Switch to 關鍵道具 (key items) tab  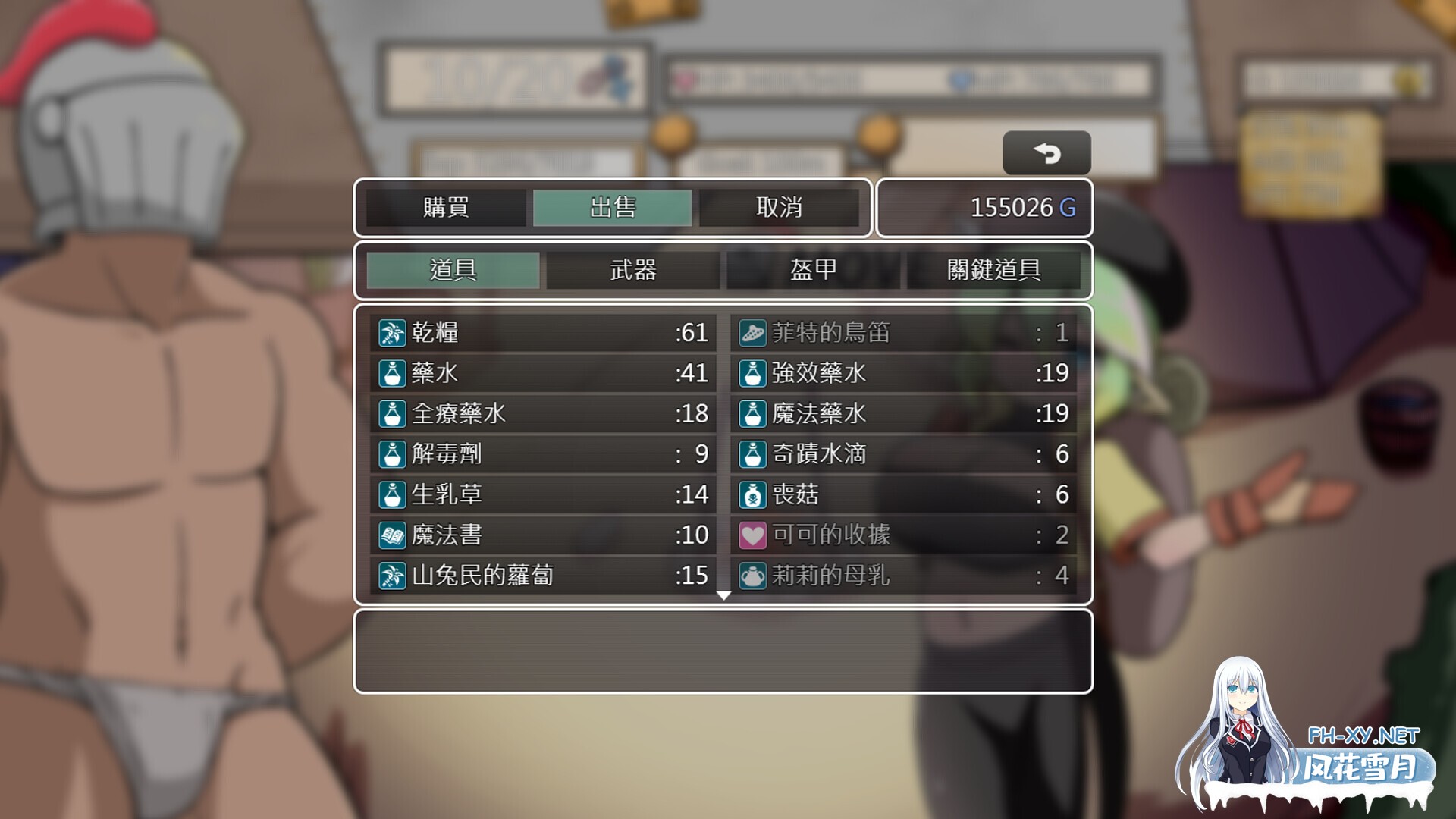click(993, 271)
